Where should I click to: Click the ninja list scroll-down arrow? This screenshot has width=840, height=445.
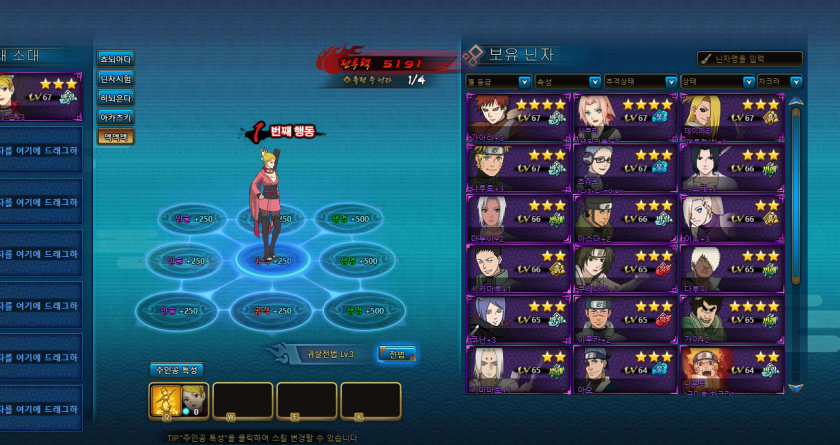click(x=796, y=387)
